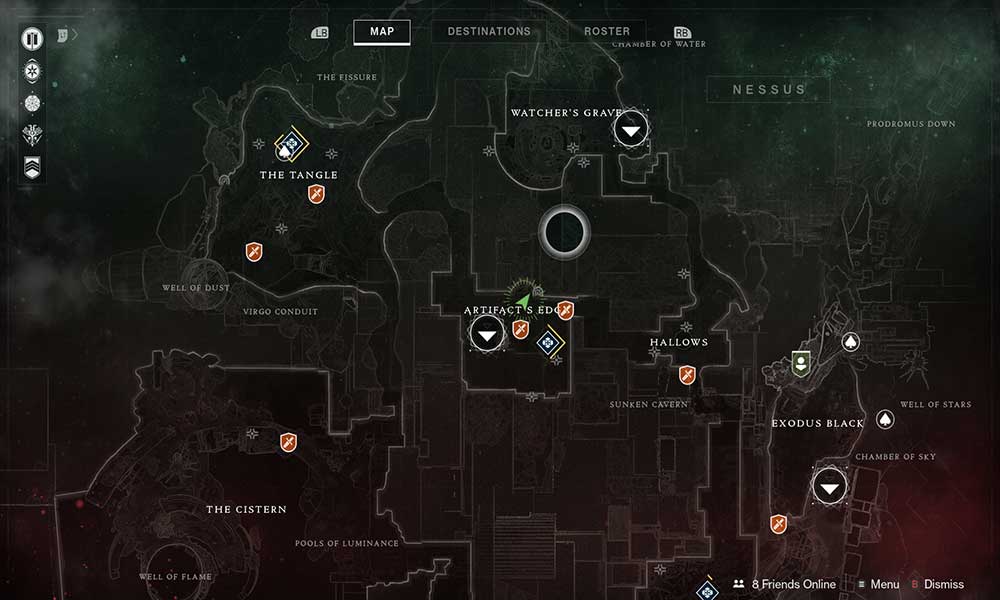The width and height of the screenshot is (1000, 600).
Task: Select the orange adventure marker near Hallows
Action: click(687, 375)
